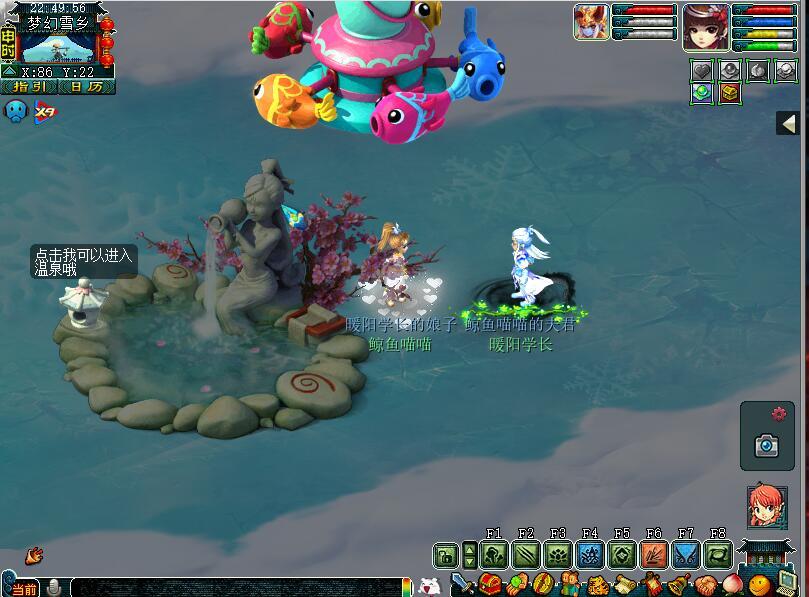The image size is (809, 597).
Task: Take a screenshot with the camera button
Action: (x=767, y=445)
